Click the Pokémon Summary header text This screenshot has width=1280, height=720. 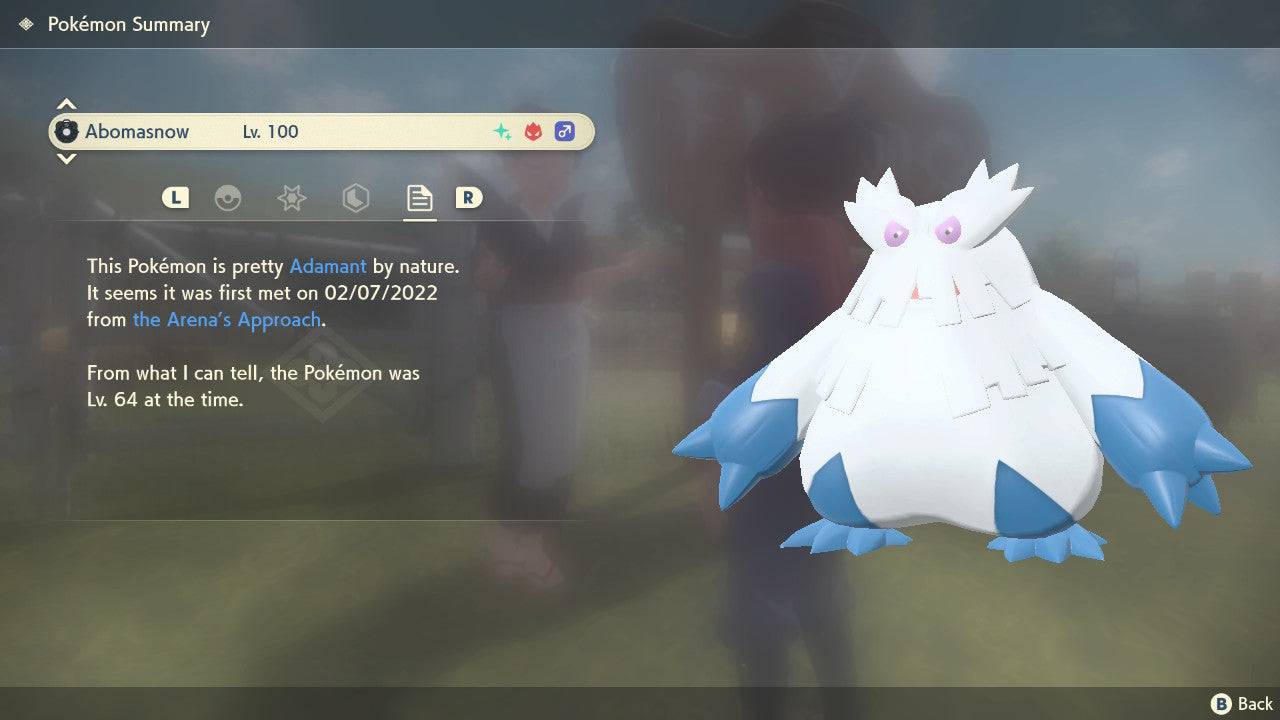click(128, 24)
